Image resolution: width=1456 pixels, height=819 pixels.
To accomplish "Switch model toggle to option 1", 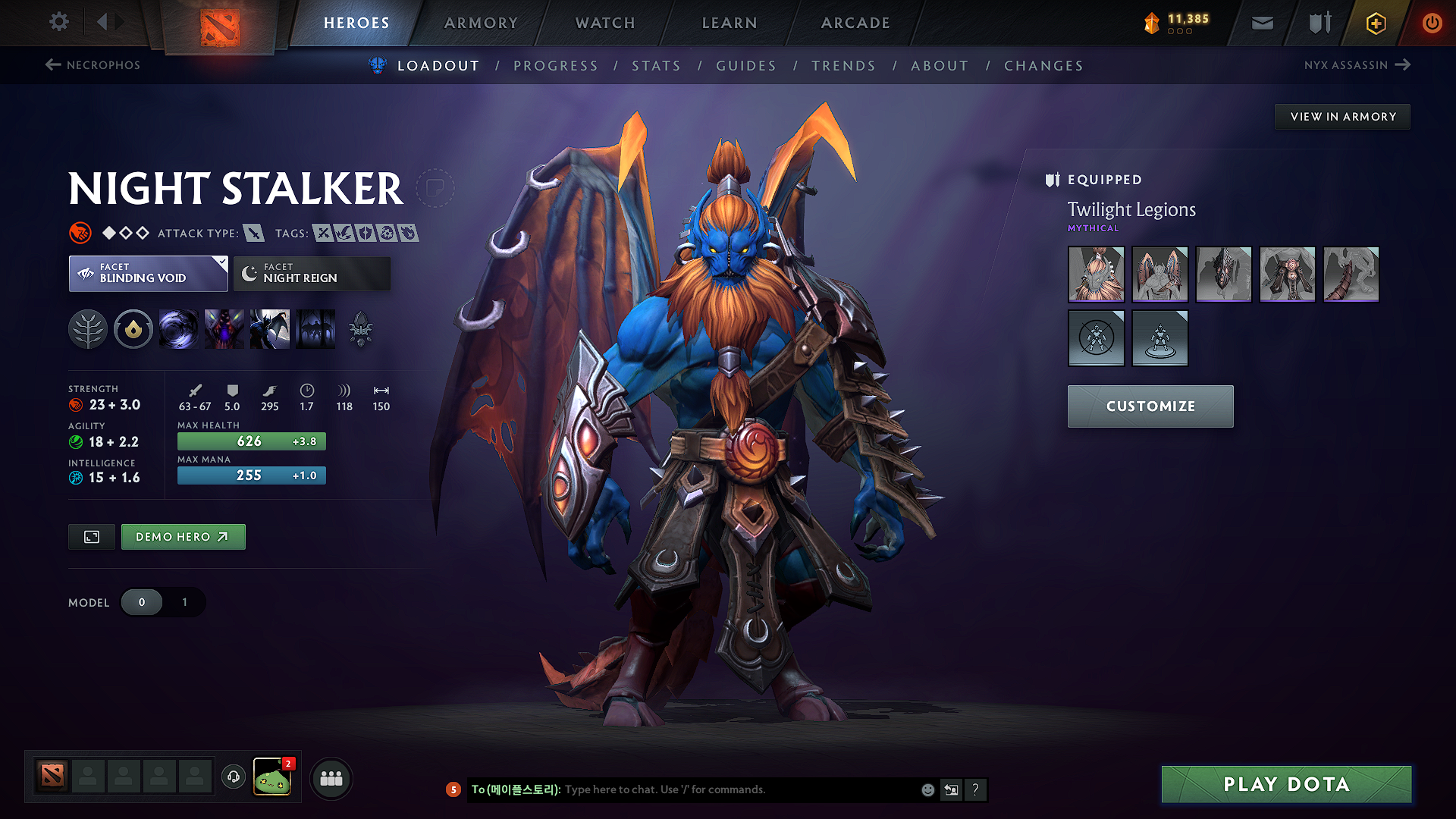I will [x=184, y=602].
